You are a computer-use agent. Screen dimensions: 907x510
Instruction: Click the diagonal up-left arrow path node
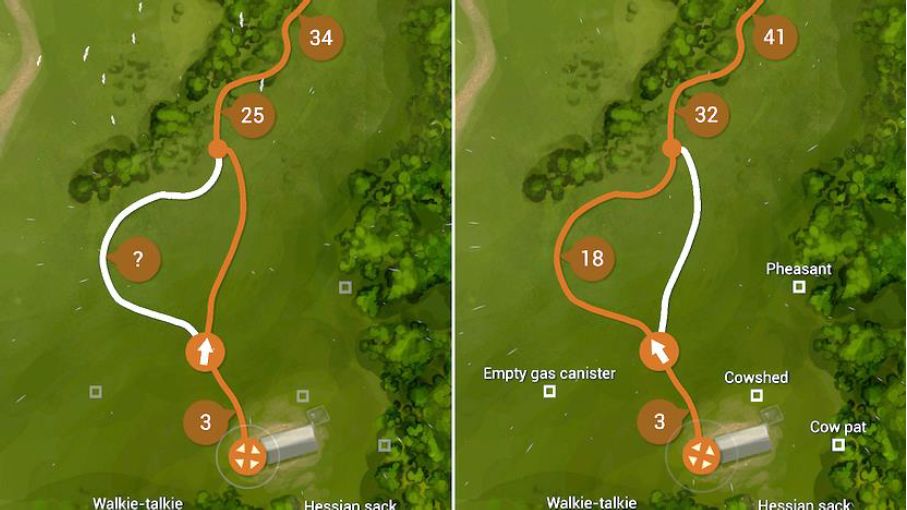659,351
